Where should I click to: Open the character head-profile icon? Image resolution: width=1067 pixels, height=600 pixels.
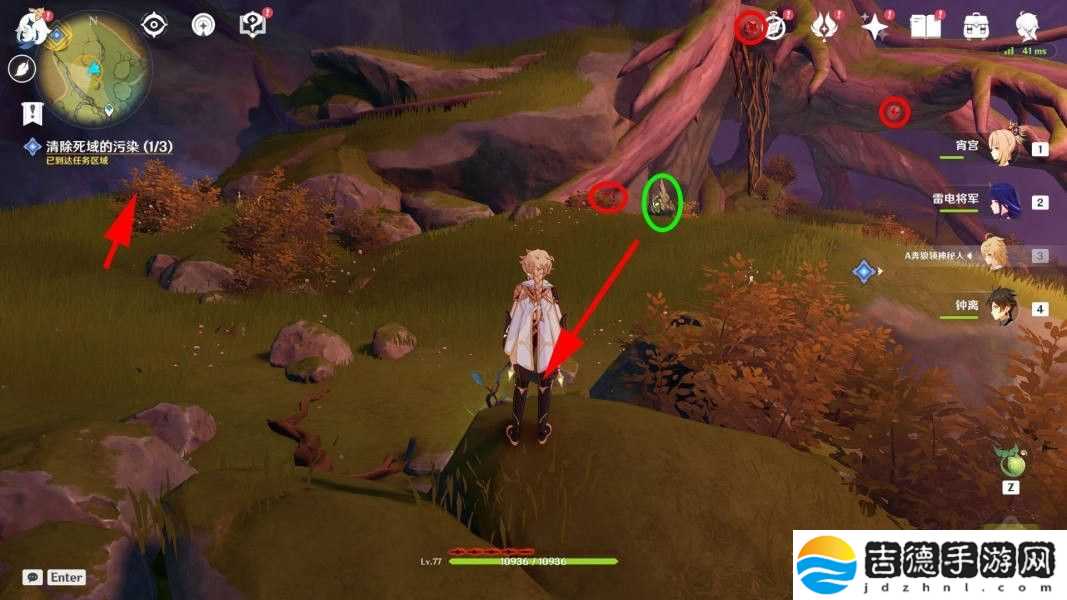tap(1026, 26)
